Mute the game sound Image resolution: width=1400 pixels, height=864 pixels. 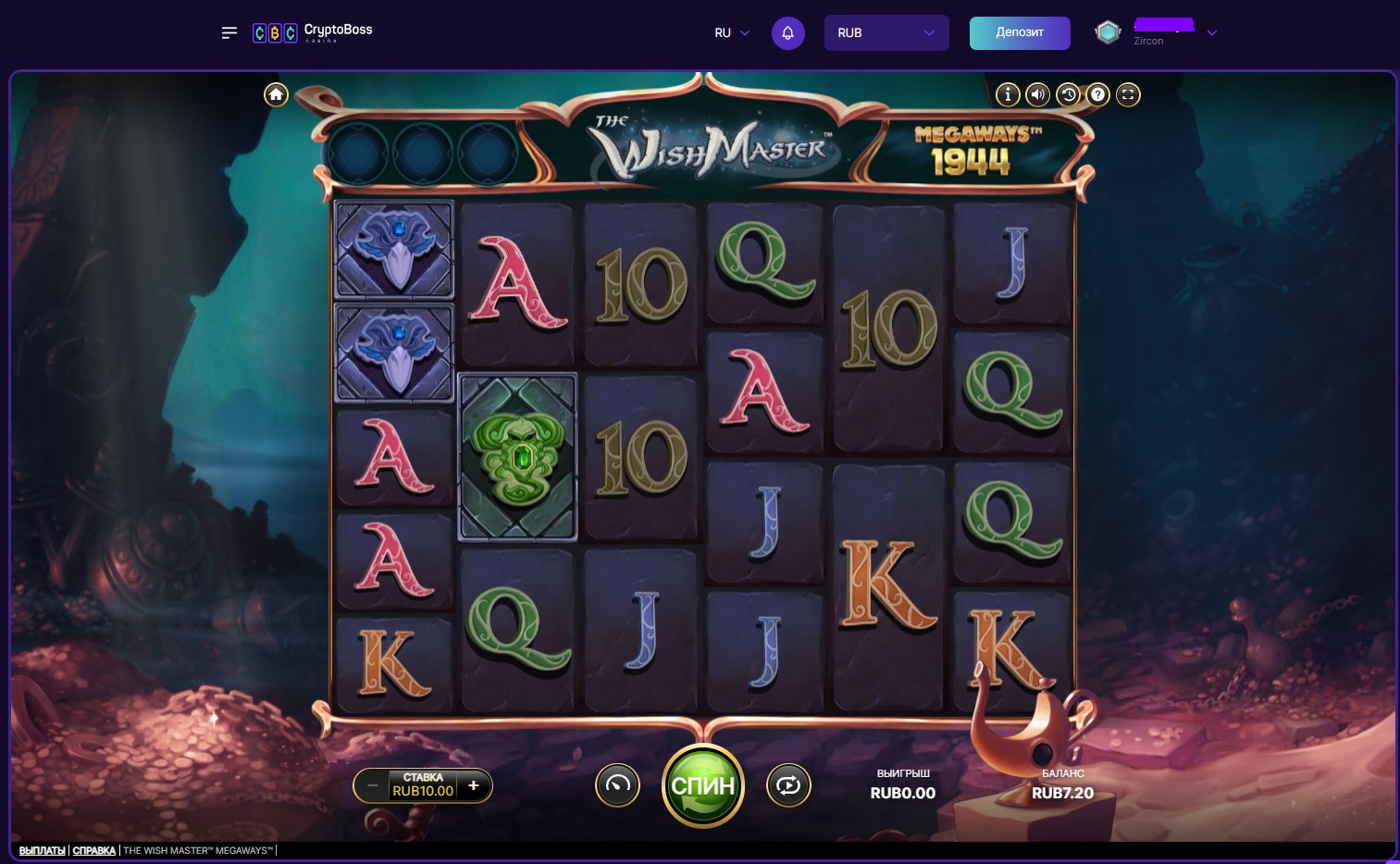point(1037,94)
